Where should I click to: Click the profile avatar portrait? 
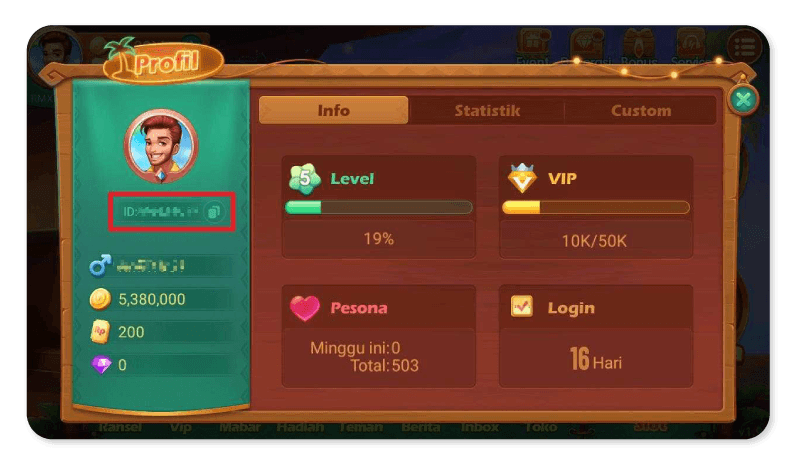pyautogui.click(x=160, y=144)
